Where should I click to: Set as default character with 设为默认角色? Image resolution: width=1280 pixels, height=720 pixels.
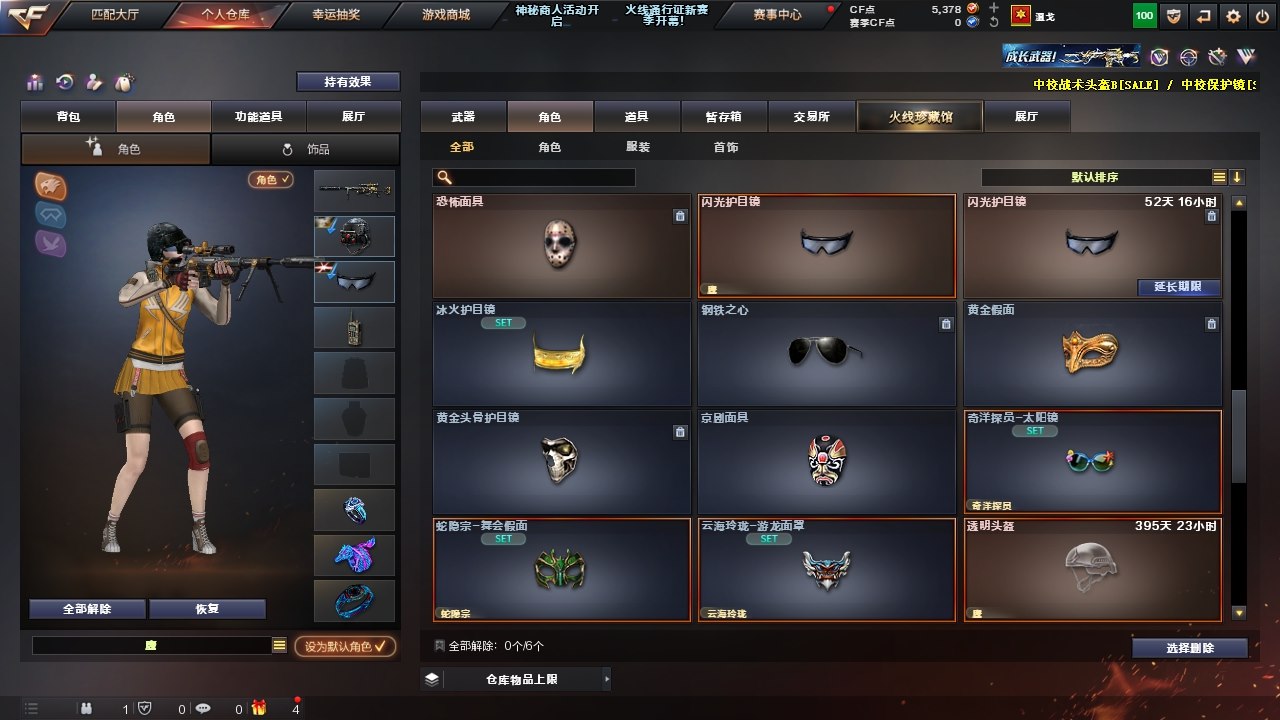point(345,647)
